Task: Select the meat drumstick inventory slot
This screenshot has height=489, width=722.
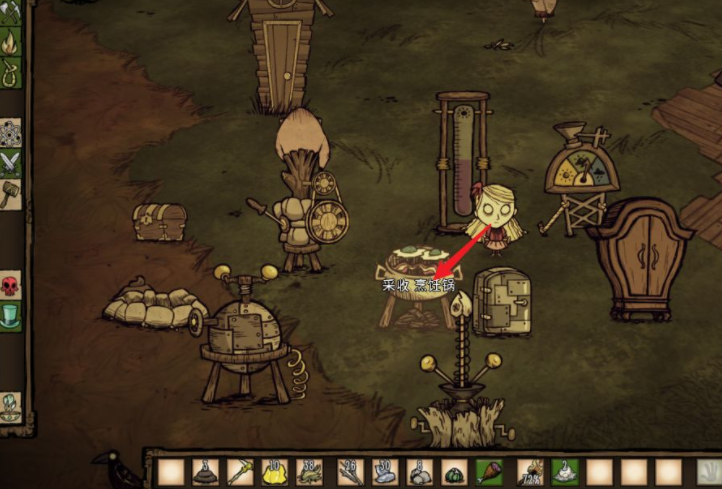Action: click(x=490, y=471)
